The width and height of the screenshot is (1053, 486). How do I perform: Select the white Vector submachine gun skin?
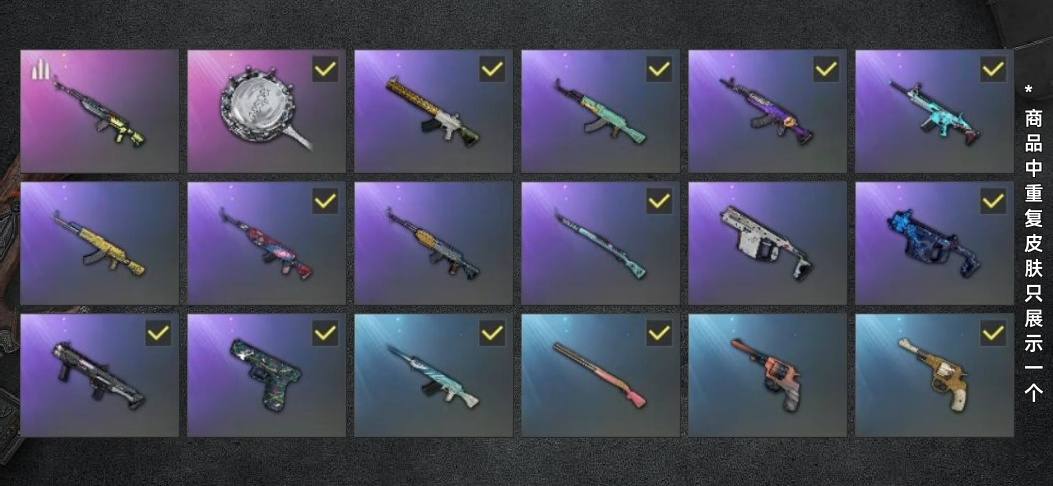tap(767, 243)
